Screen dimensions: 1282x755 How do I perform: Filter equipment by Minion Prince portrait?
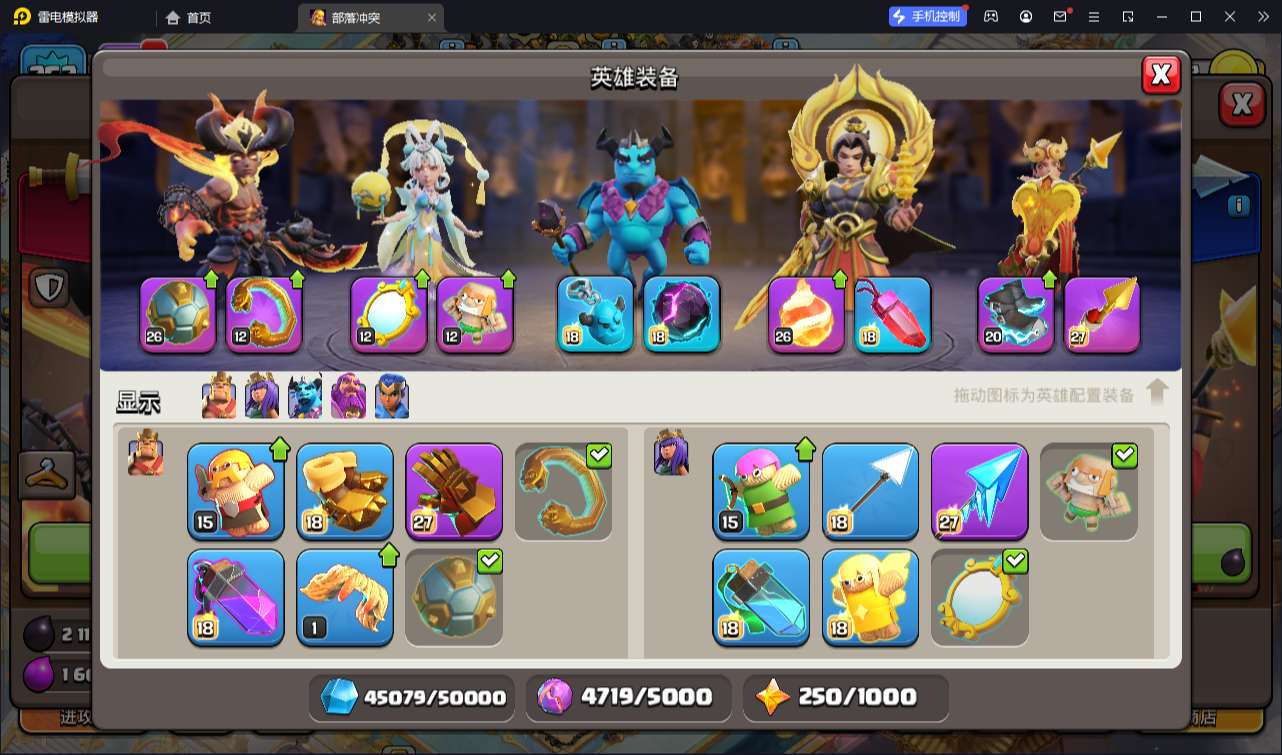point(305,396)
